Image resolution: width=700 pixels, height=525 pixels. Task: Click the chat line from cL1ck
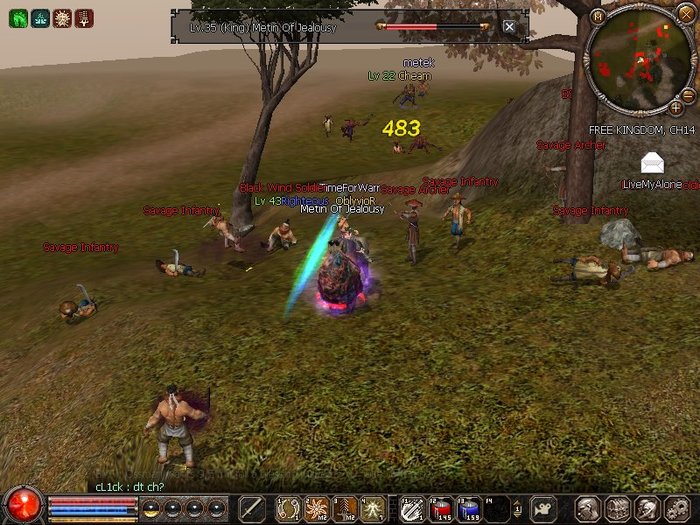click(130, 486)
